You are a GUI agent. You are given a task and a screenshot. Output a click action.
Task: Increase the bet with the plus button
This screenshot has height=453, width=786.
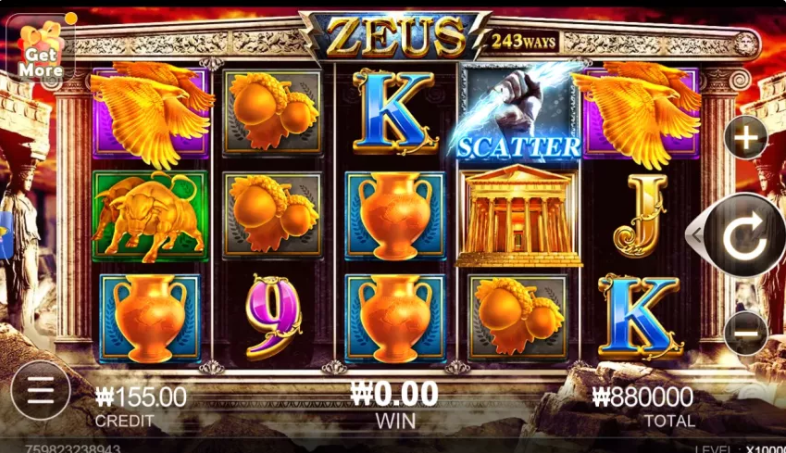[746, 138]
